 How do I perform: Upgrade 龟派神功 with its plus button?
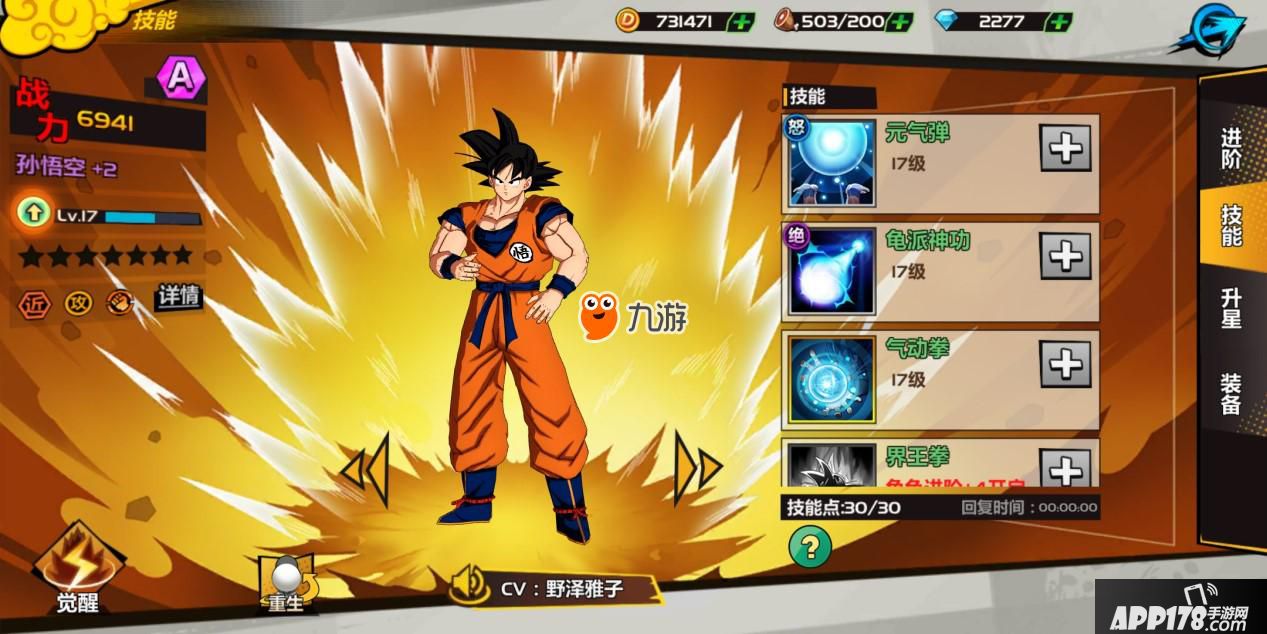tap(1065, 257)
